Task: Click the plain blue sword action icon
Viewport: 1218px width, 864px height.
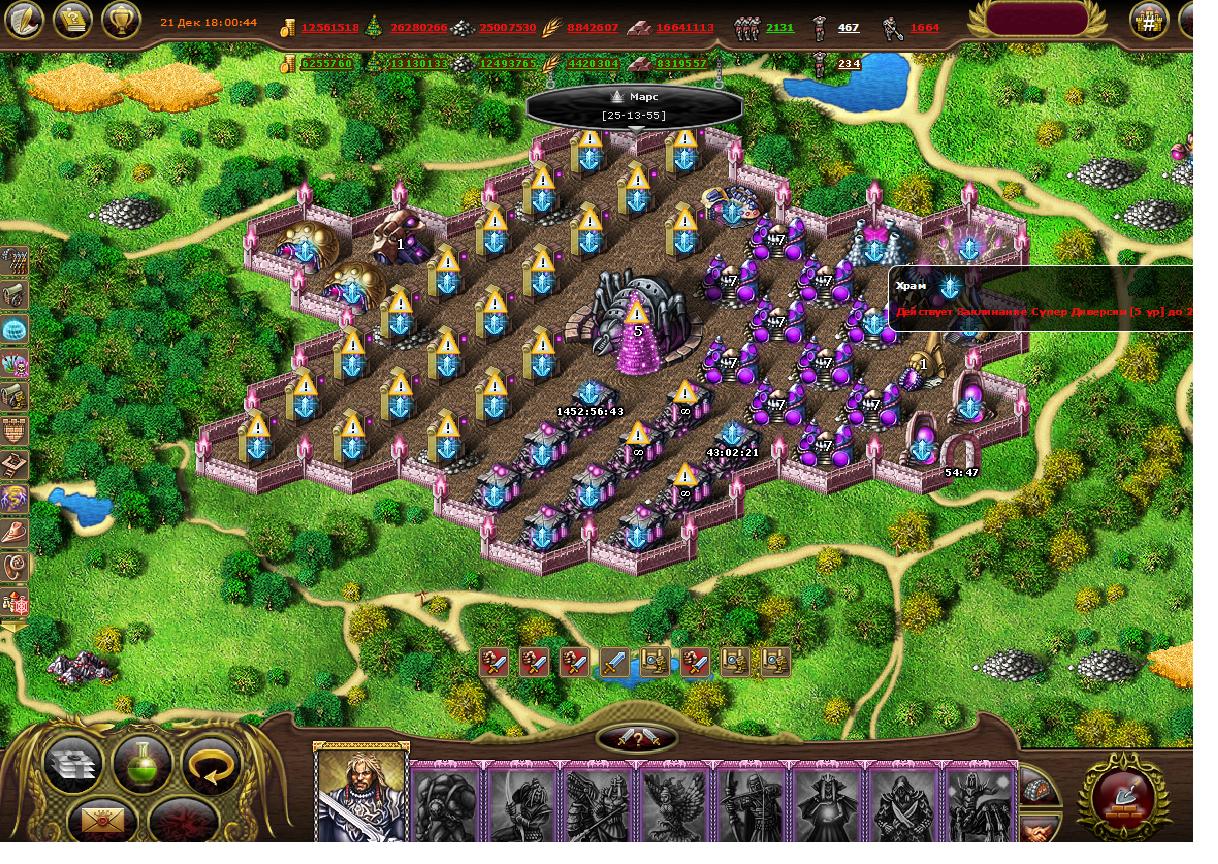Action: [x=615, y=661]
